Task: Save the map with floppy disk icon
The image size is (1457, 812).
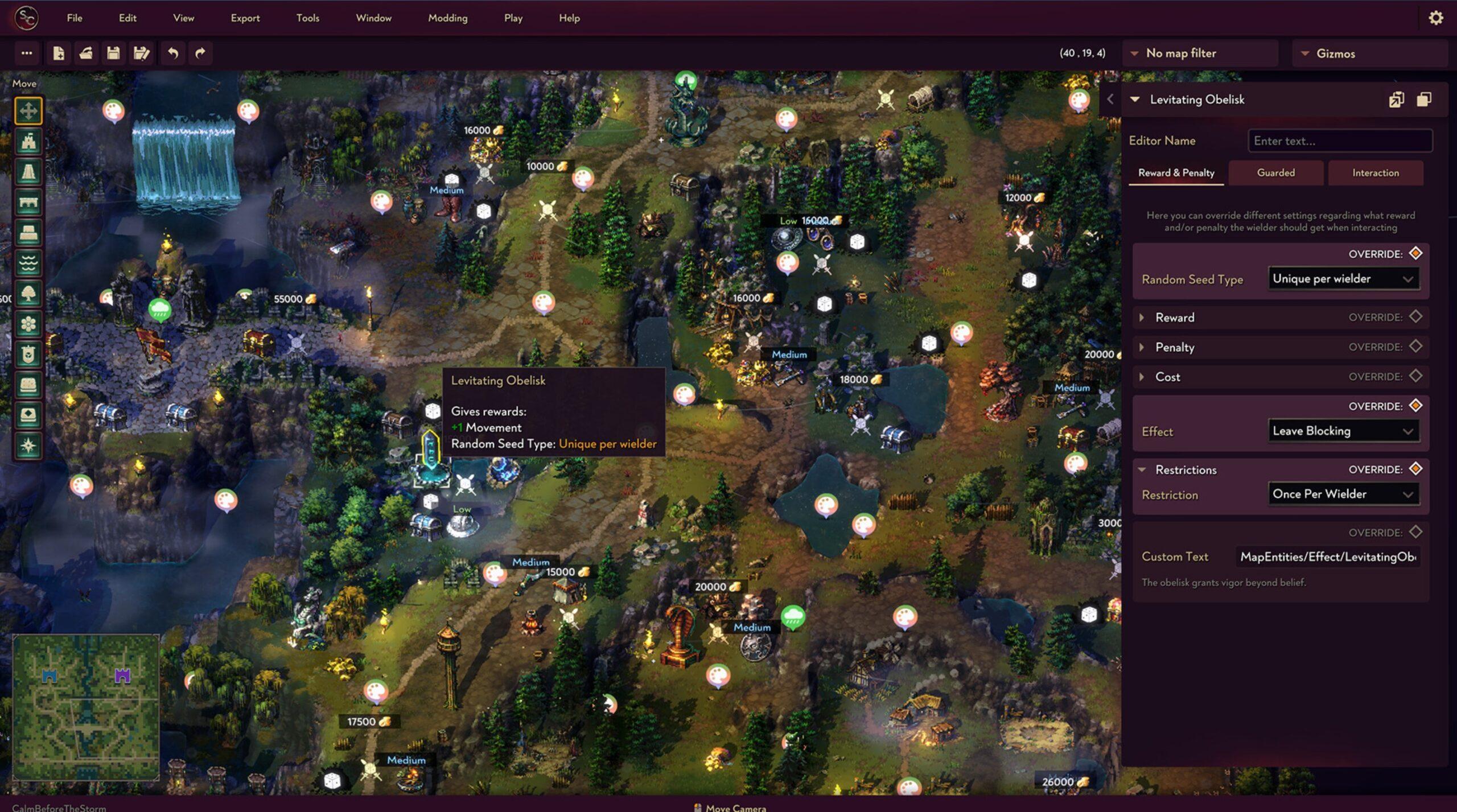Action: pyautogui.click(x=113, y=53)
